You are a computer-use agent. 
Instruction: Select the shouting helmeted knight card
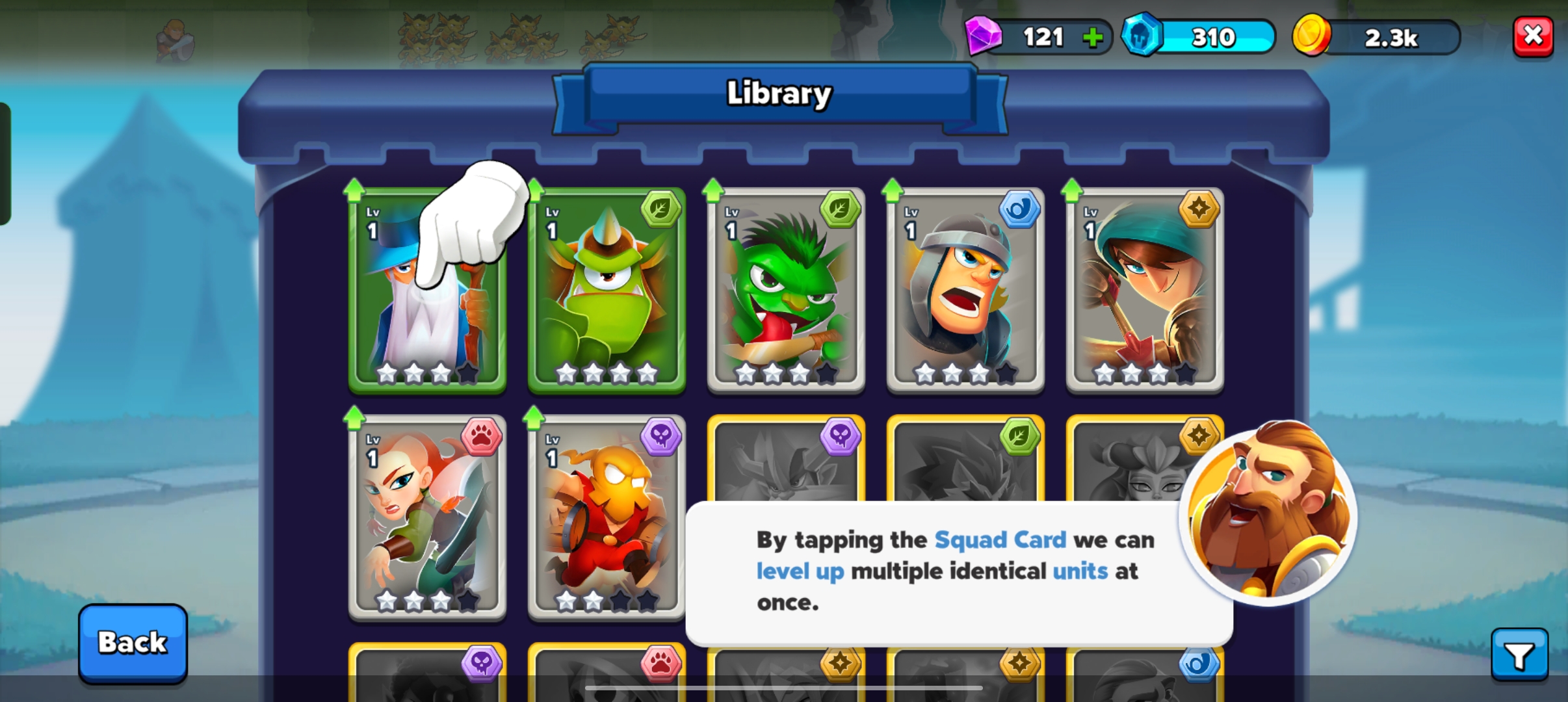click(x=965, y=291)
